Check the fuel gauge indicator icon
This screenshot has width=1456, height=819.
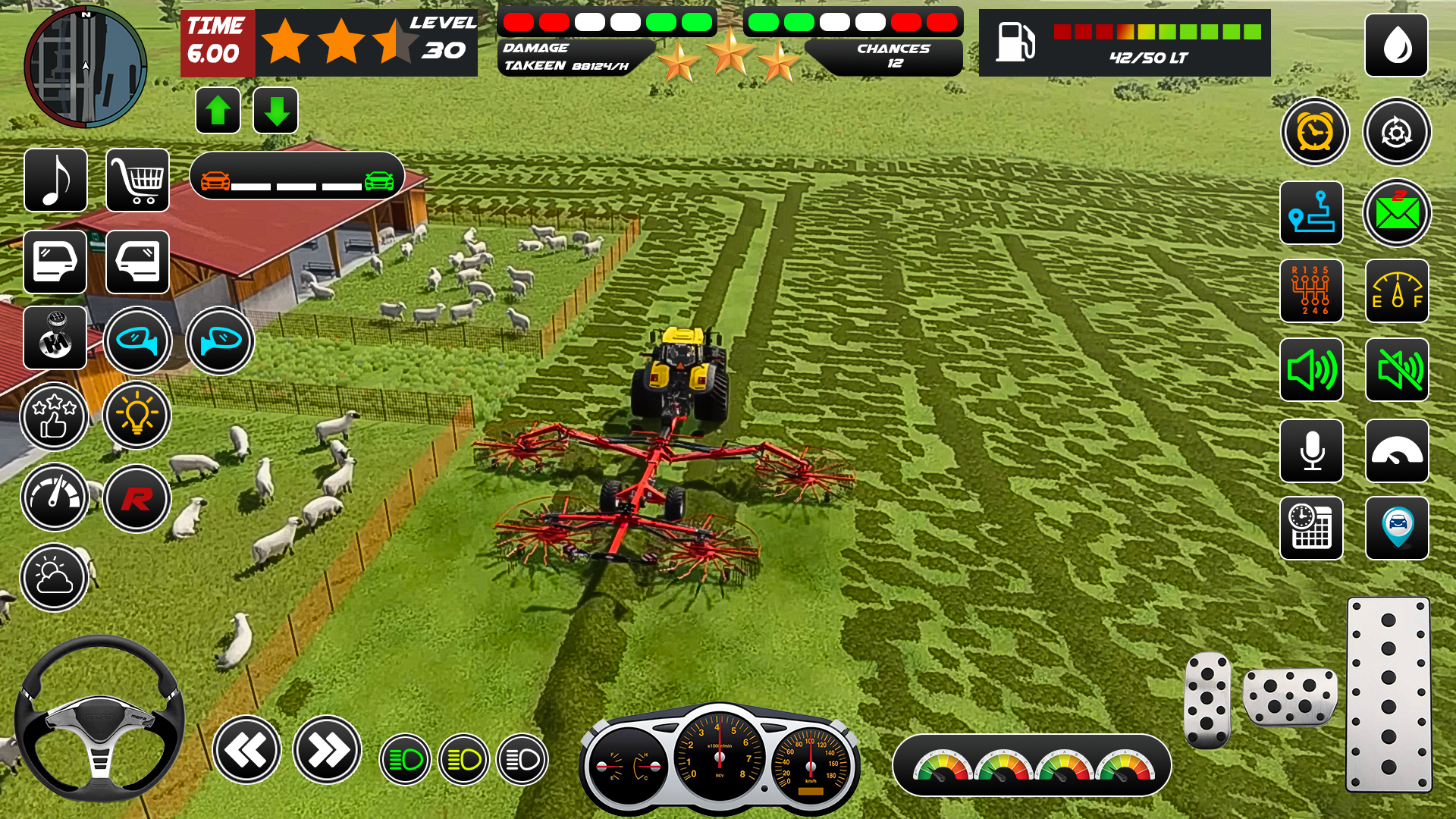(1396, 292)
